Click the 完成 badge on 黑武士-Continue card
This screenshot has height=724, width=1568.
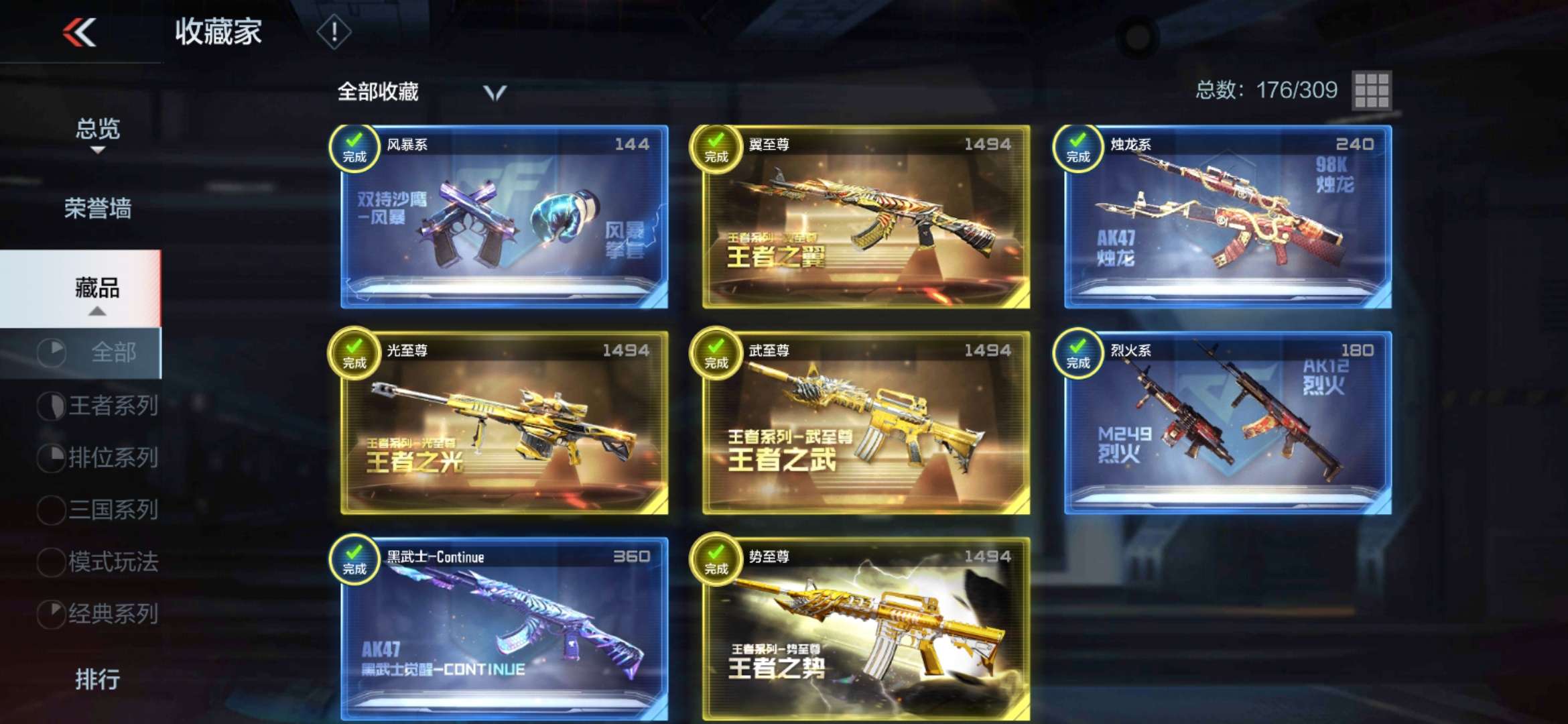pyautogui.click(x=353, y=563)
